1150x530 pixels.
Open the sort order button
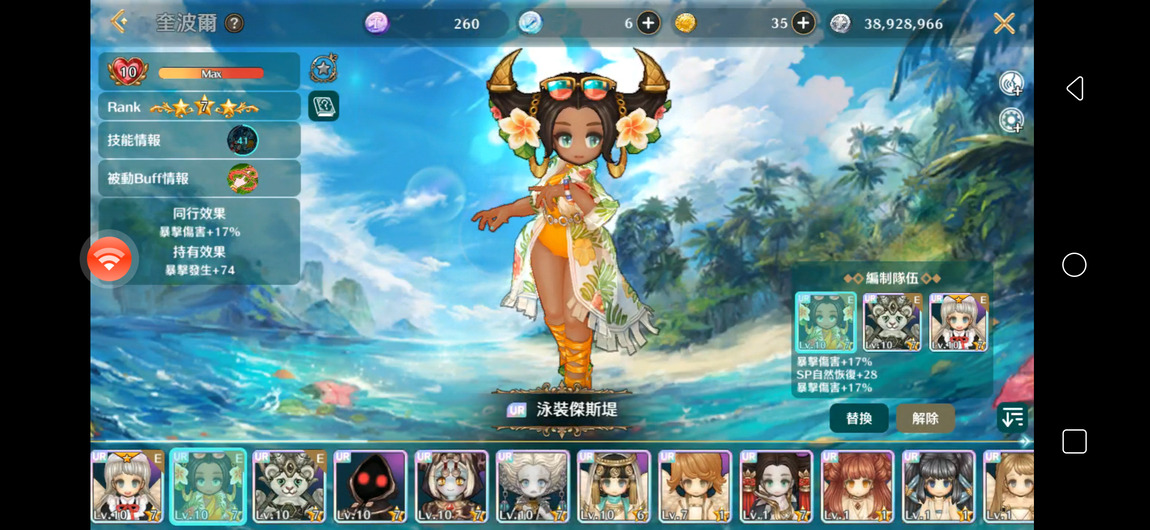coord(1012,418)
